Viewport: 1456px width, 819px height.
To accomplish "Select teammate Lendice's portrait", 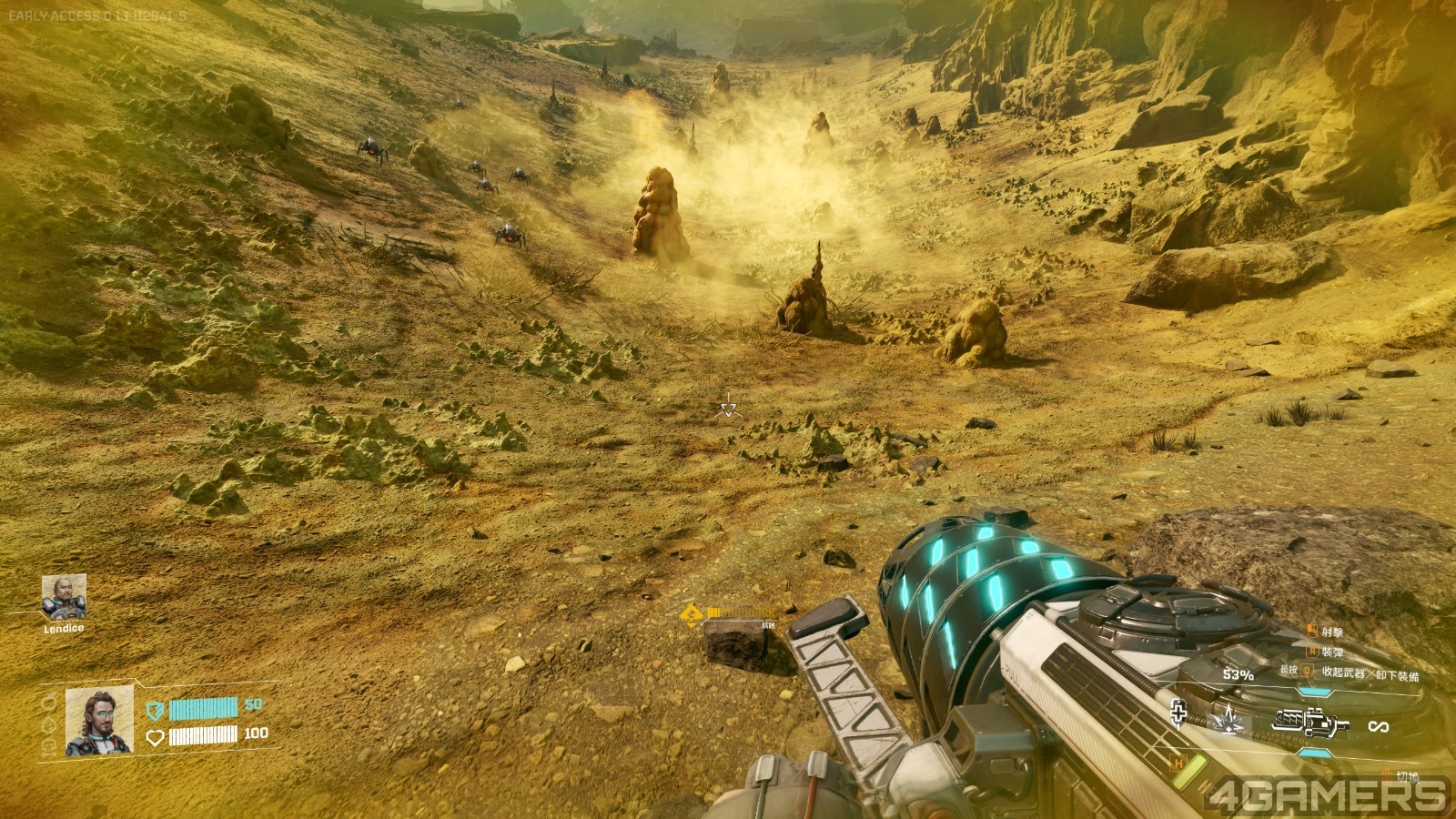I will coord(64,597).
